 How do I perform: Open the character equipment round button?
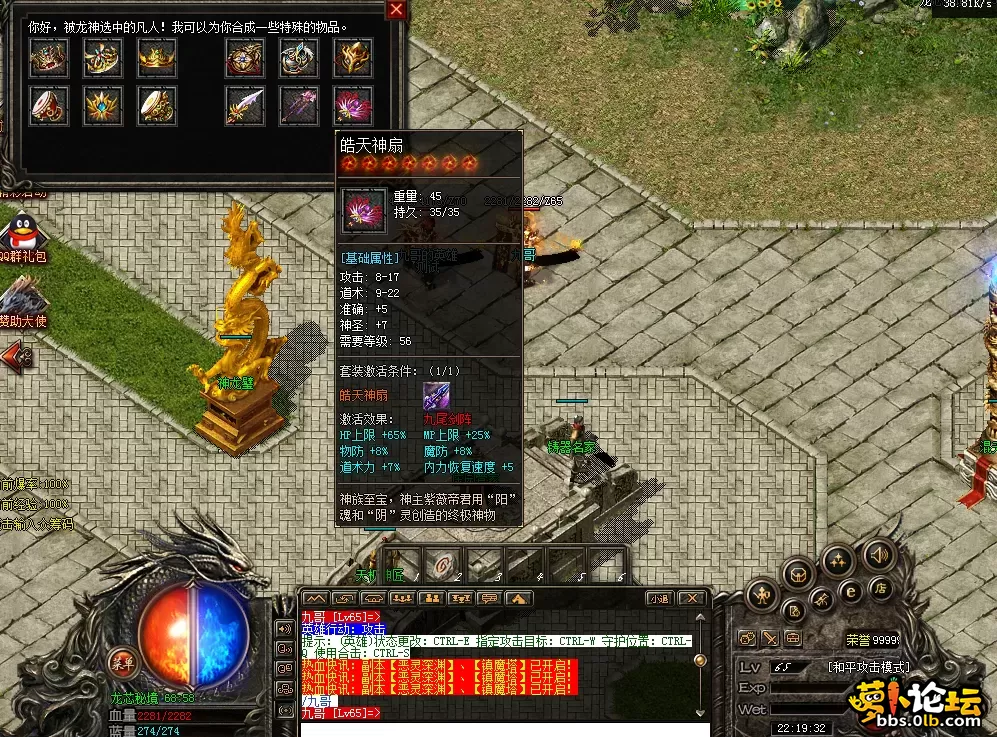coord(761,597)
